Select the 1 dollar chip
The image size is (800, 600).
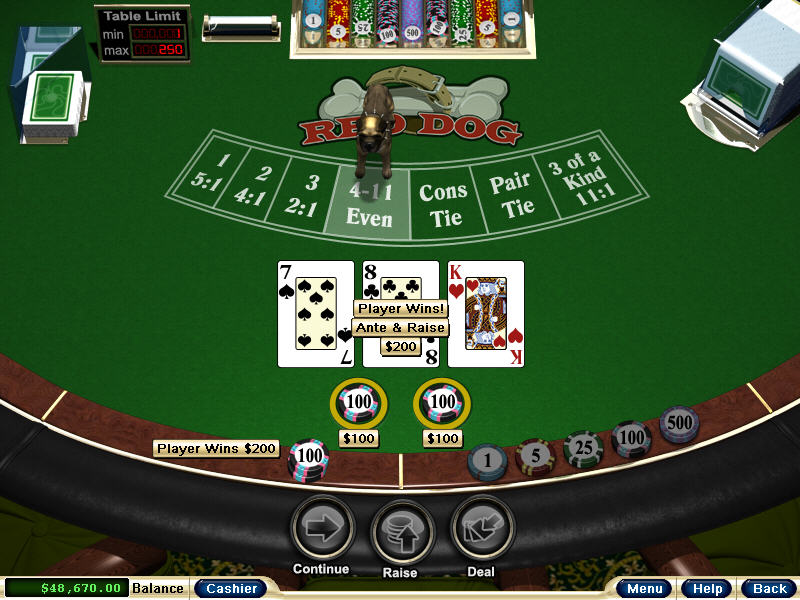487,461
